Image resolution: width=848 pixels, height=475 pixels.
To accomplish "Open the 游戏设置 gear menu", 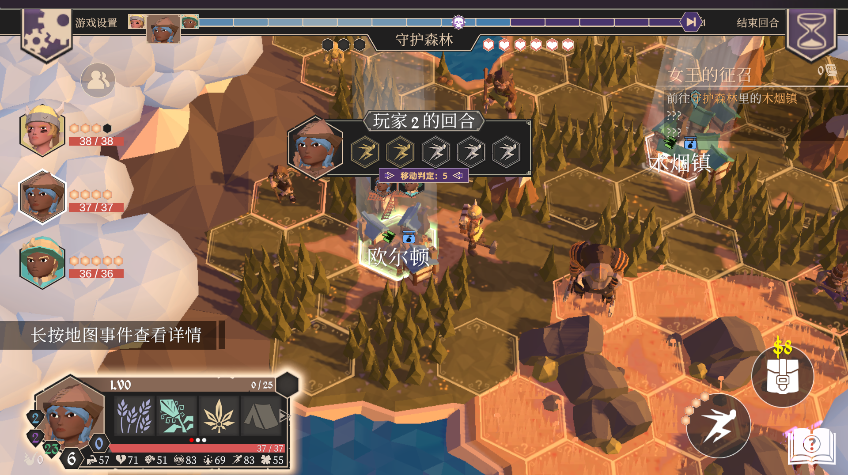I will (45, 28).
